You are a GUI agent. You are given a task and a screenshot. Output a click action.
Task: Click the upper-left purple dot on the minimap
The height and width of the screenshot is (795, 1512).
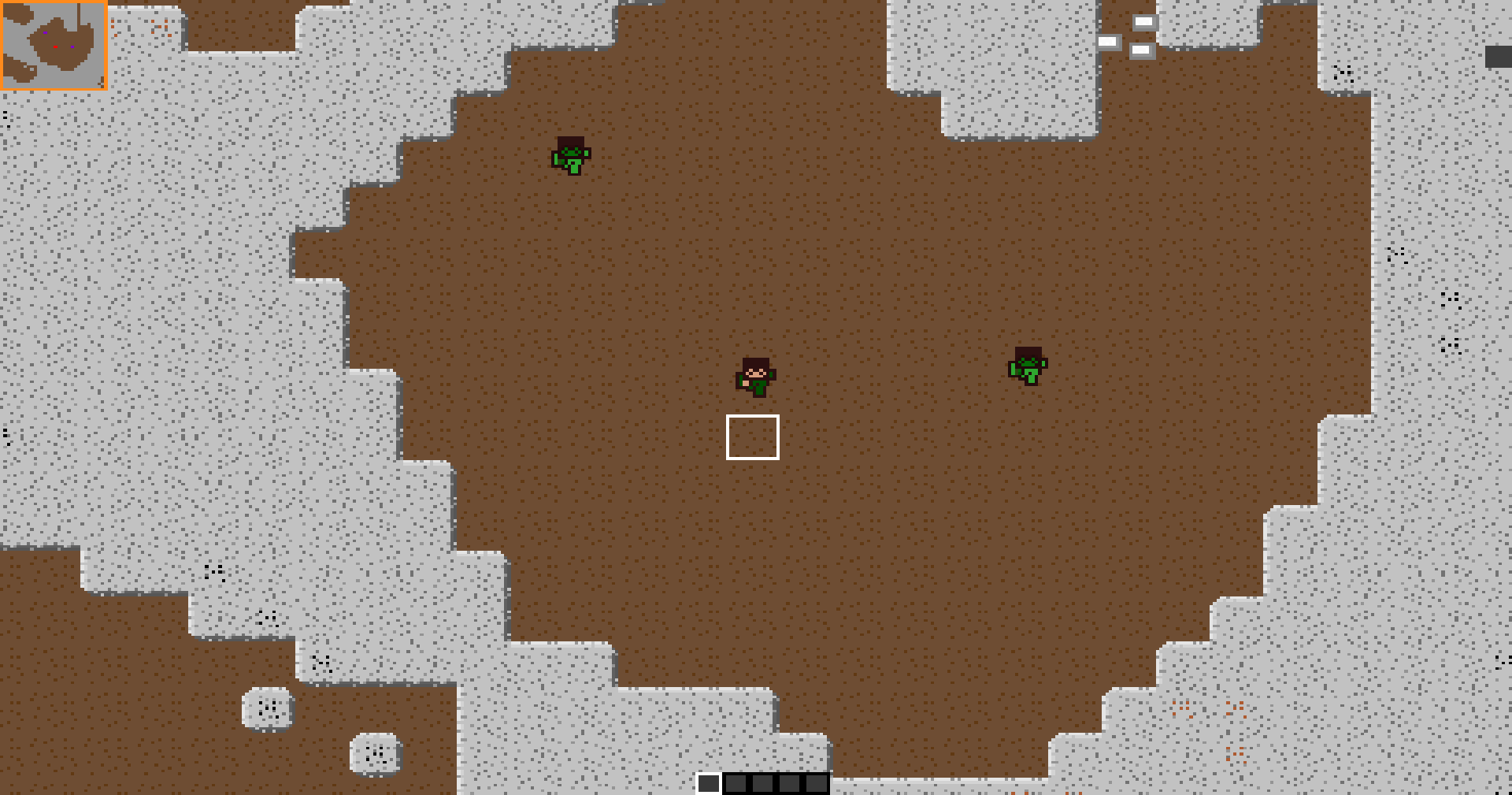coord(45,32)
